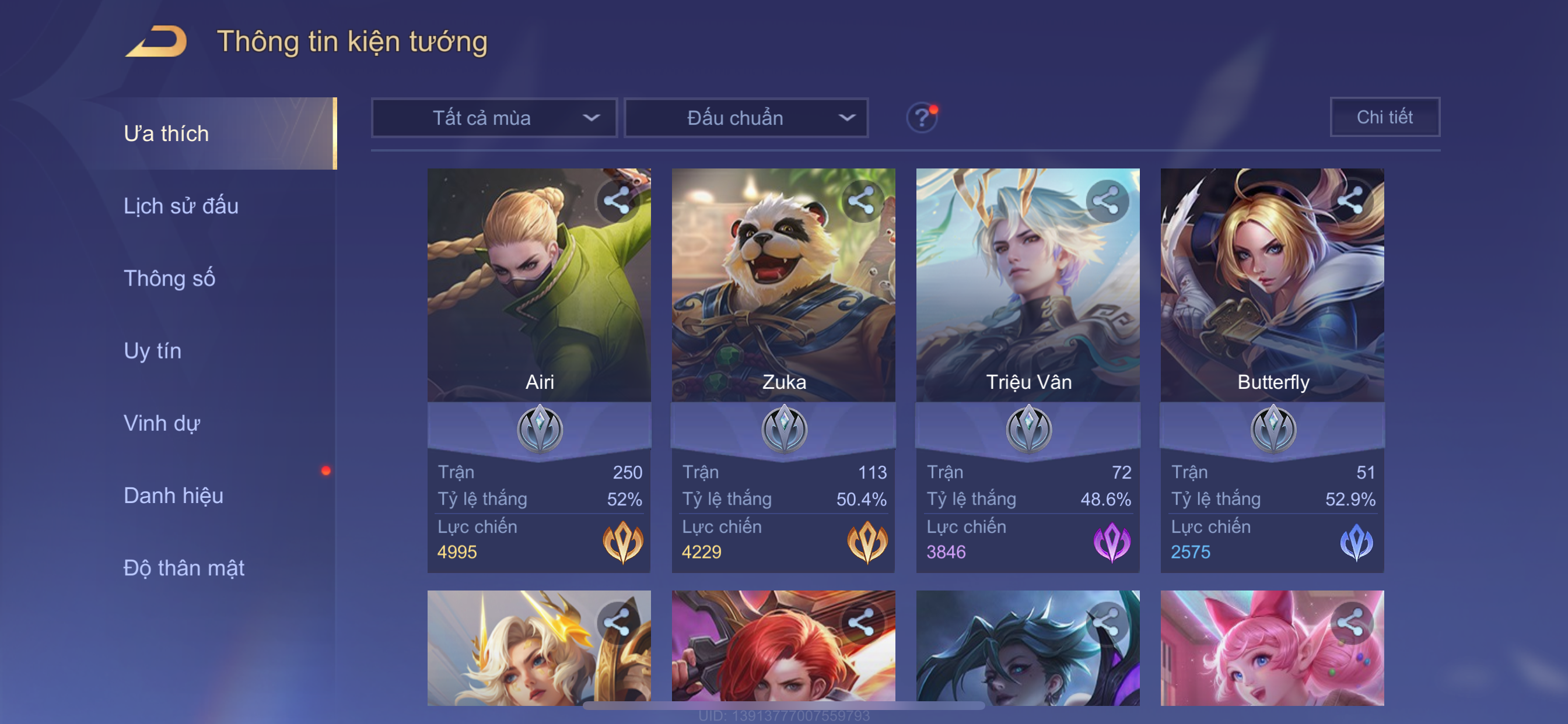Viewport: 1568px width, 724px height.
Task: Open the Danh hiệu tab
Action: (173, 495)
